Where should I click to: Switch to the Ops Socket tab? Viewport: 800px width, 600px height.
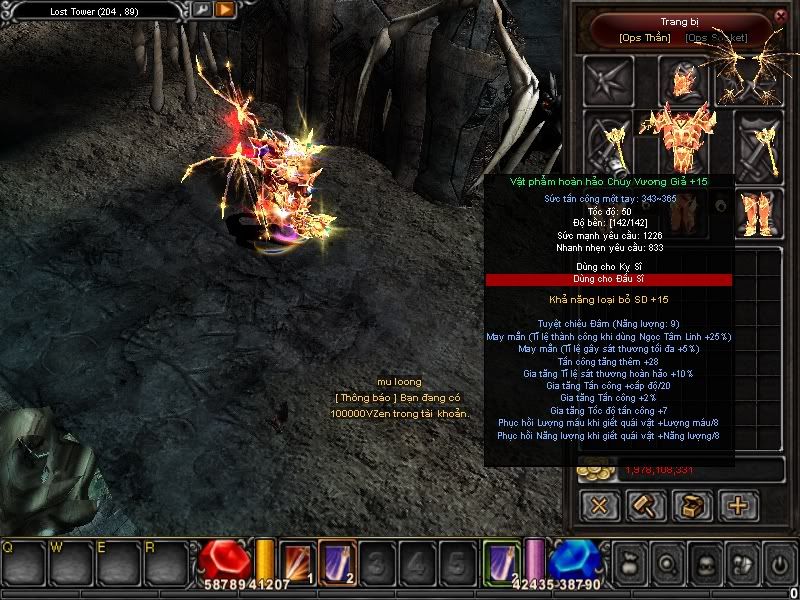click(x=717, y=38)
